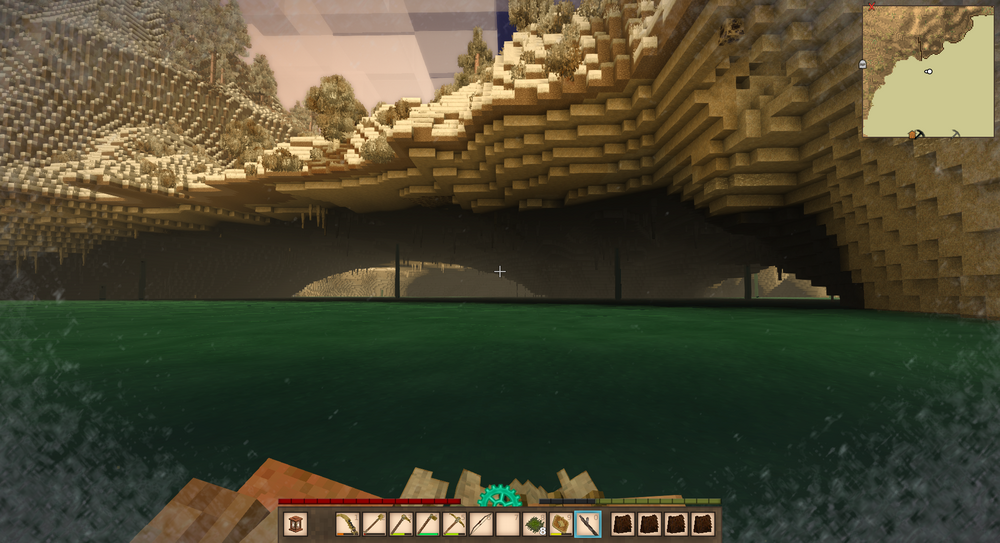Viewport: 1000px width, 543px height.
Task: Choose the bow in hotbar slot 6
Action: pos(481,524)
